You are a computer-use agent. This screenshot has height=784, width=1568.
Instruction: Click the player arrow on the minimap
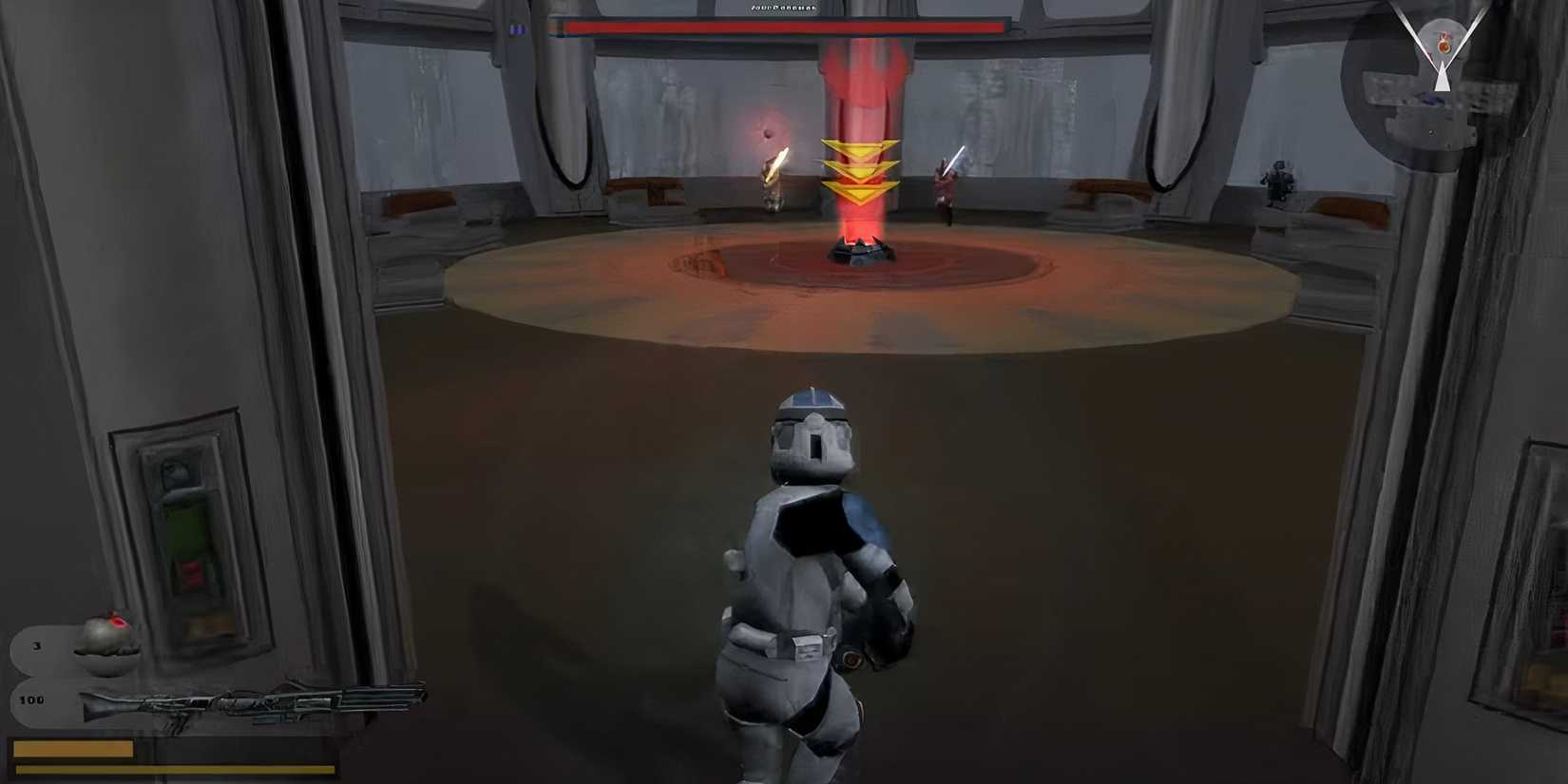click(x=1443, y=78)
